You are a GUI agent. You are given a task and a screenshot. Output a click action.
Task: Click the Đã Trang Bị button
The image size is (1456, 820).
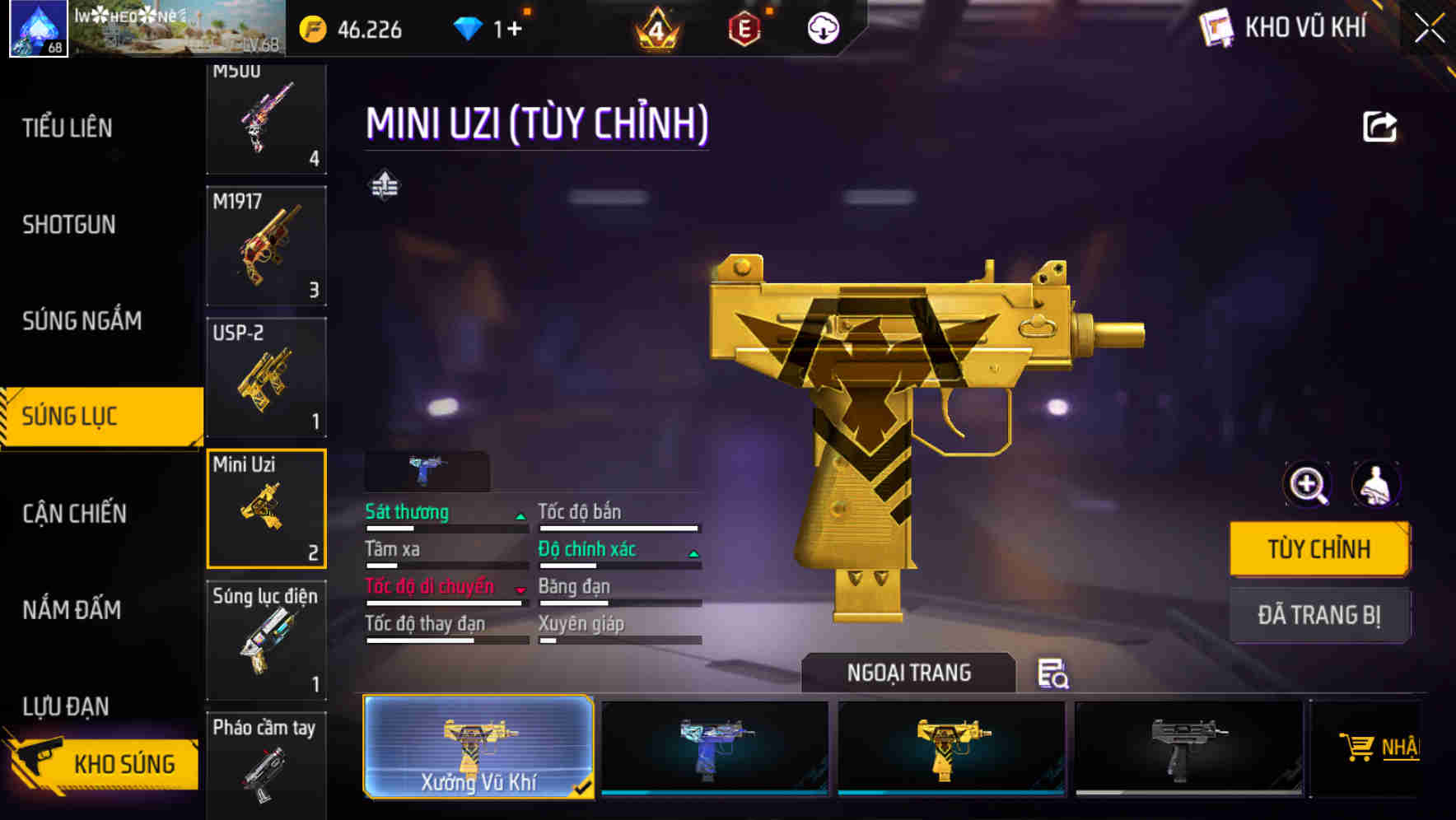click(x=1319, y=615)
